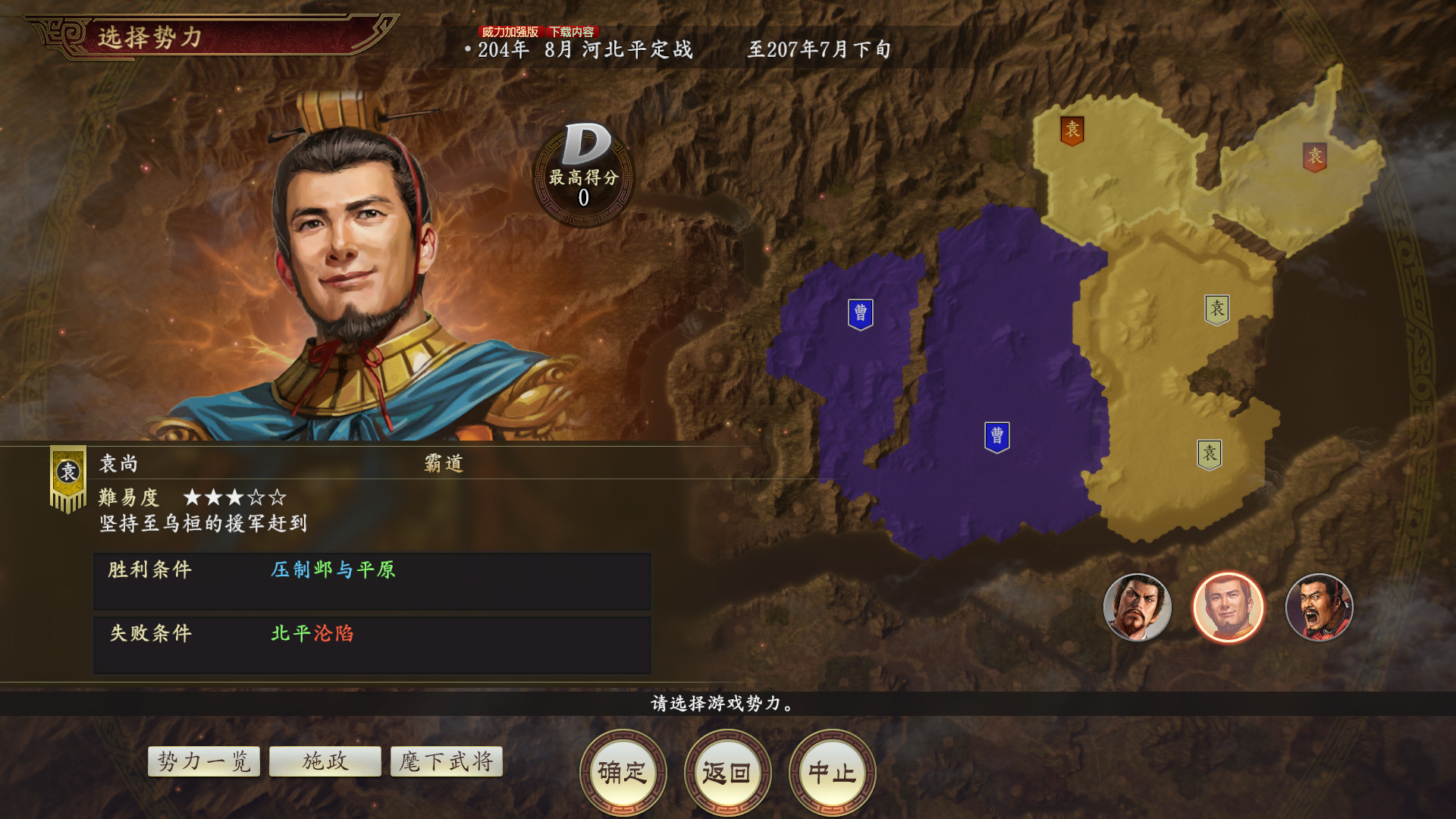This screenshot has height=819, width=1456.
Task: Select the central 袁 banner on yellow territory
Action: [x=1216, y=308]
